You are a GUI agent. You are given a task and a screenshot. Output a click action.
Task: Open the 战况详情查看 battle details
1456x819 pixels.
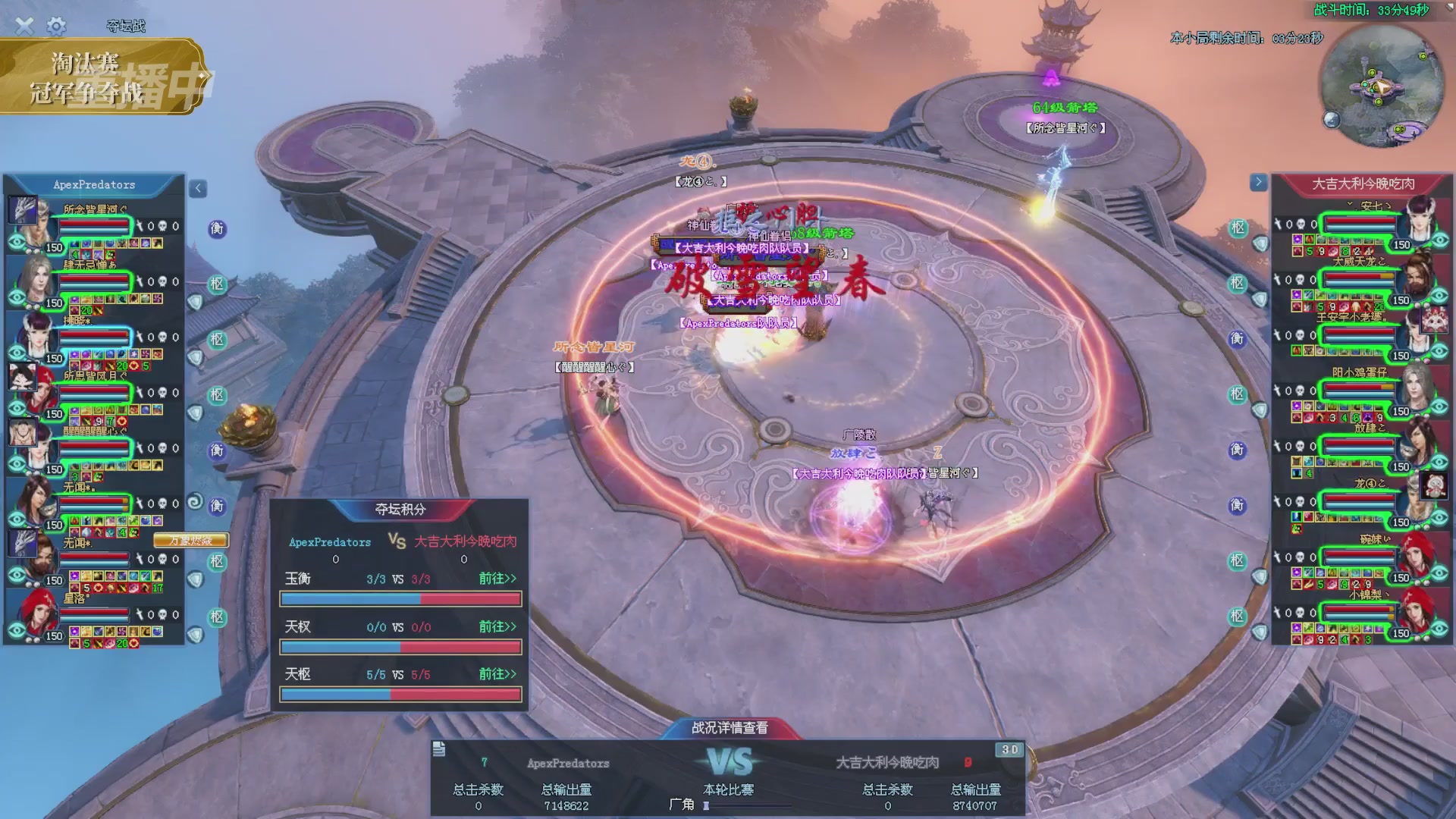click(730, 728)
